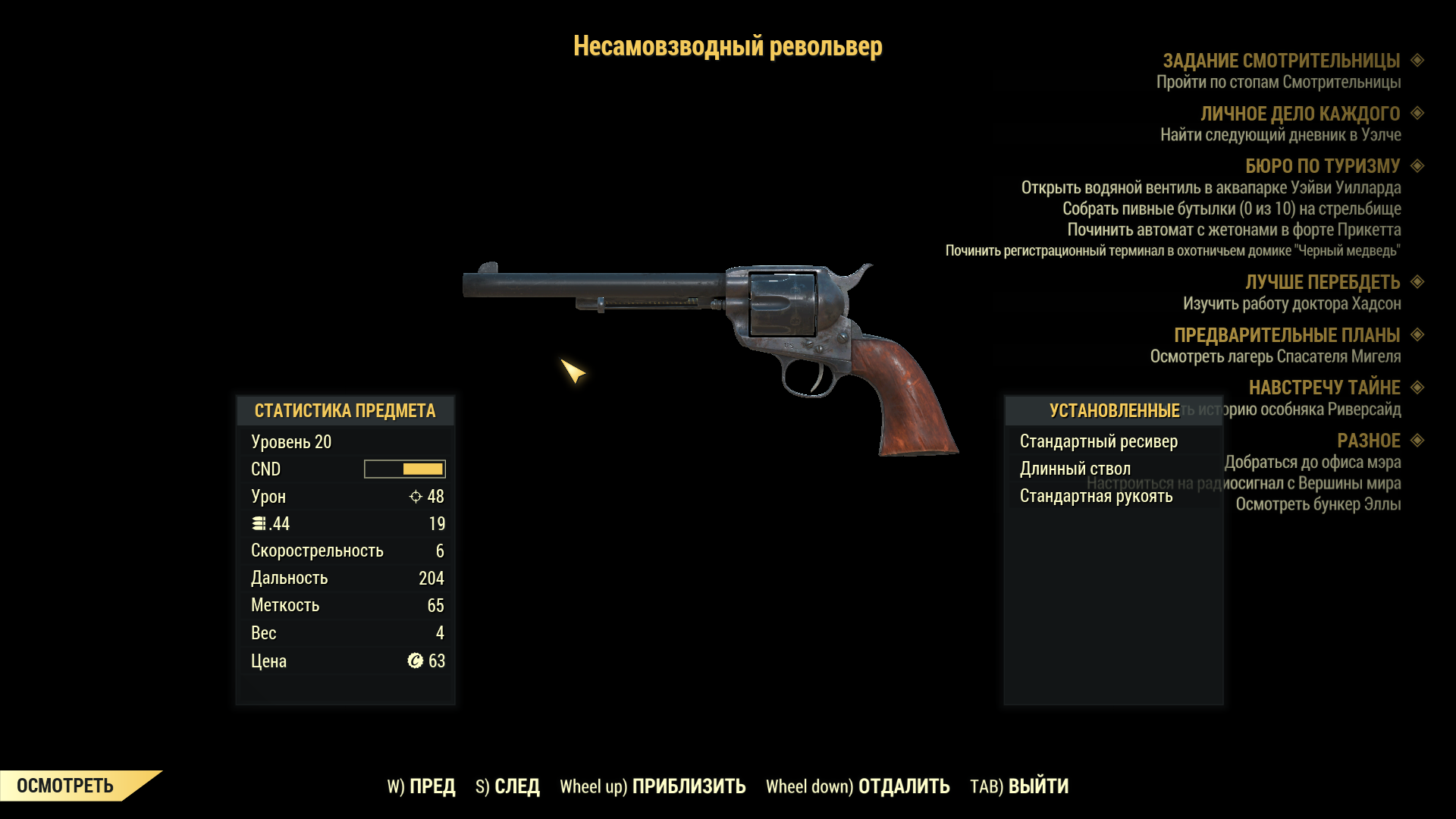Zoom in using the ПРИБЛИЗИТЬ button
This screenshot has height=819, width=1456.
click(652, 786)
